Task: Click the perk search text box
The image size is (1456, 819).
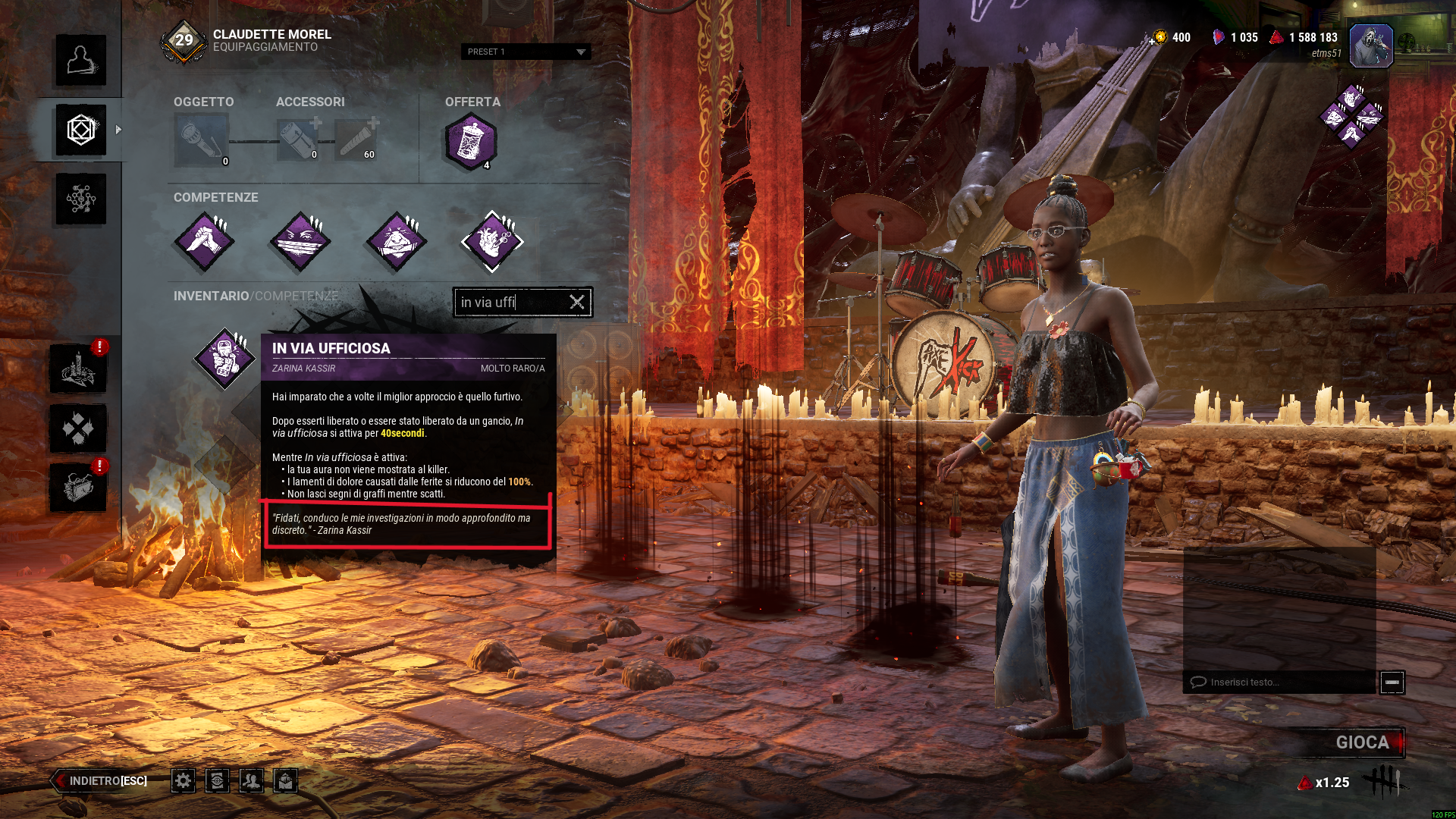Action: click(510, 302)
